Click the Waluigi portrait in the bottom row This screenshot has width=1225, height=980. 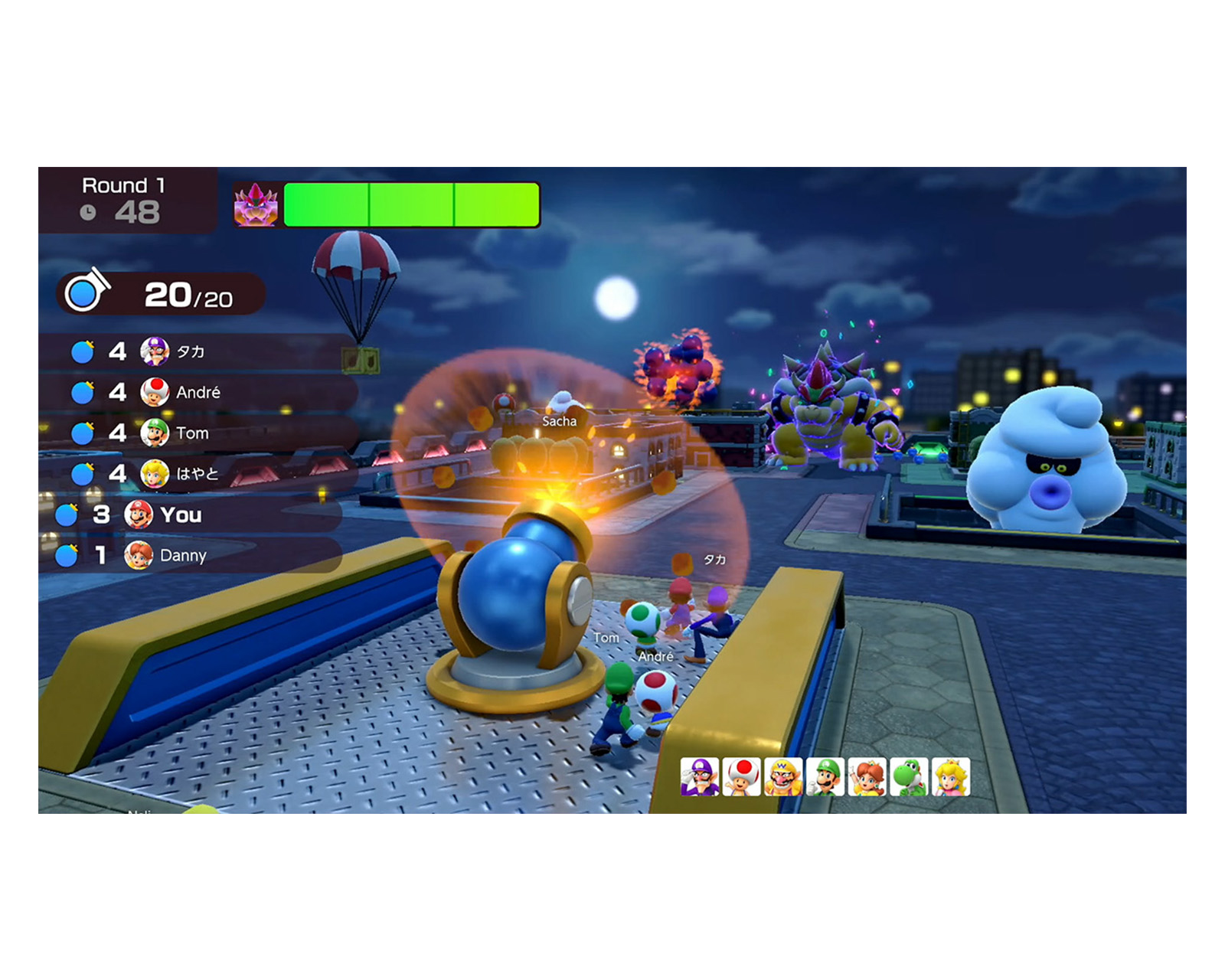click(700, 777)
